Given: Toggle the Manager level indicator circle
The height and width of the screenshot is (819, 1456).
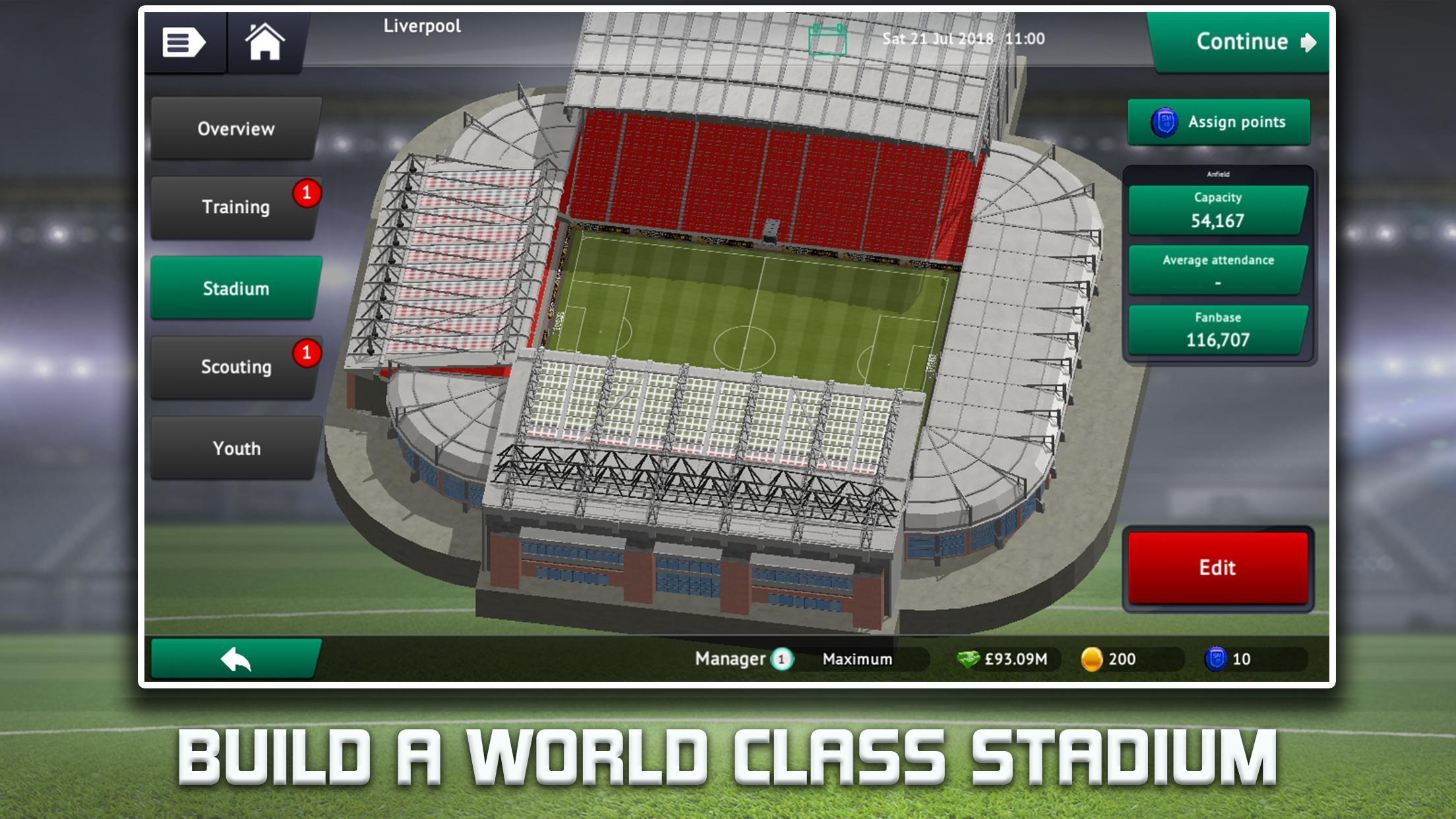Looking at the screenshot, I should pyautogui.click(x=782, y=658).
